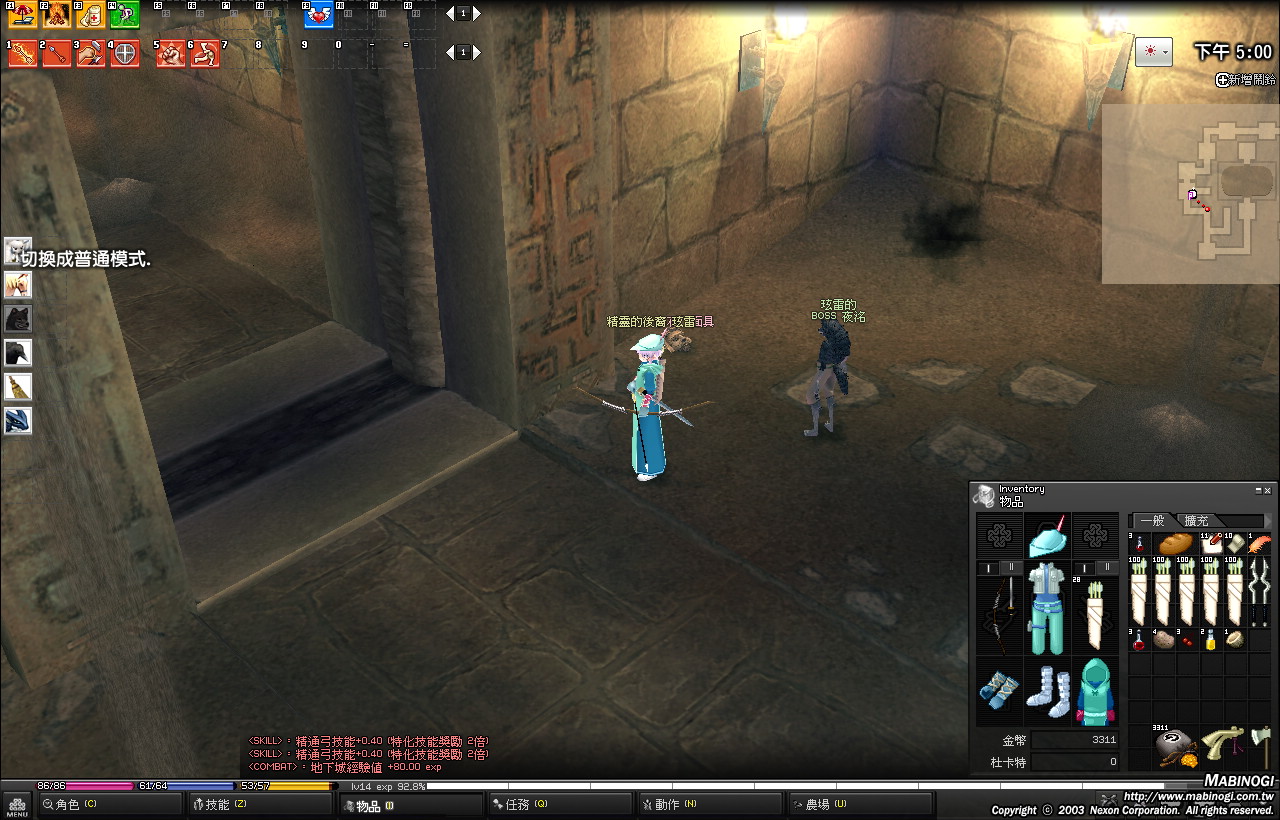This screenshot has width=1280, height=820.
Task: Activate the Rest skill on F1
Action: point(22,14)
